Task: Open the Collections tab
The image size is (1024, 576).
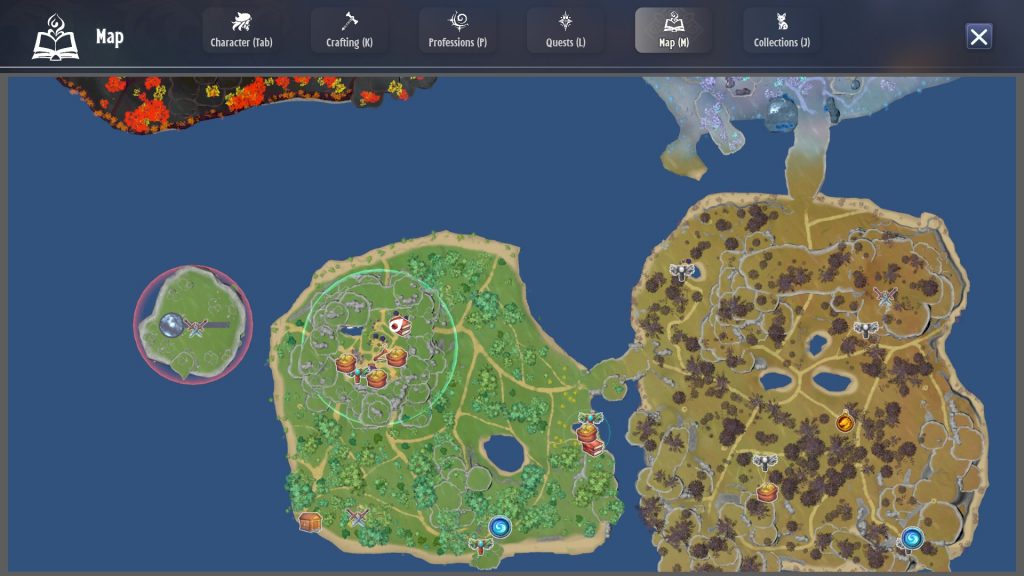Action: (x=781, y=30)
